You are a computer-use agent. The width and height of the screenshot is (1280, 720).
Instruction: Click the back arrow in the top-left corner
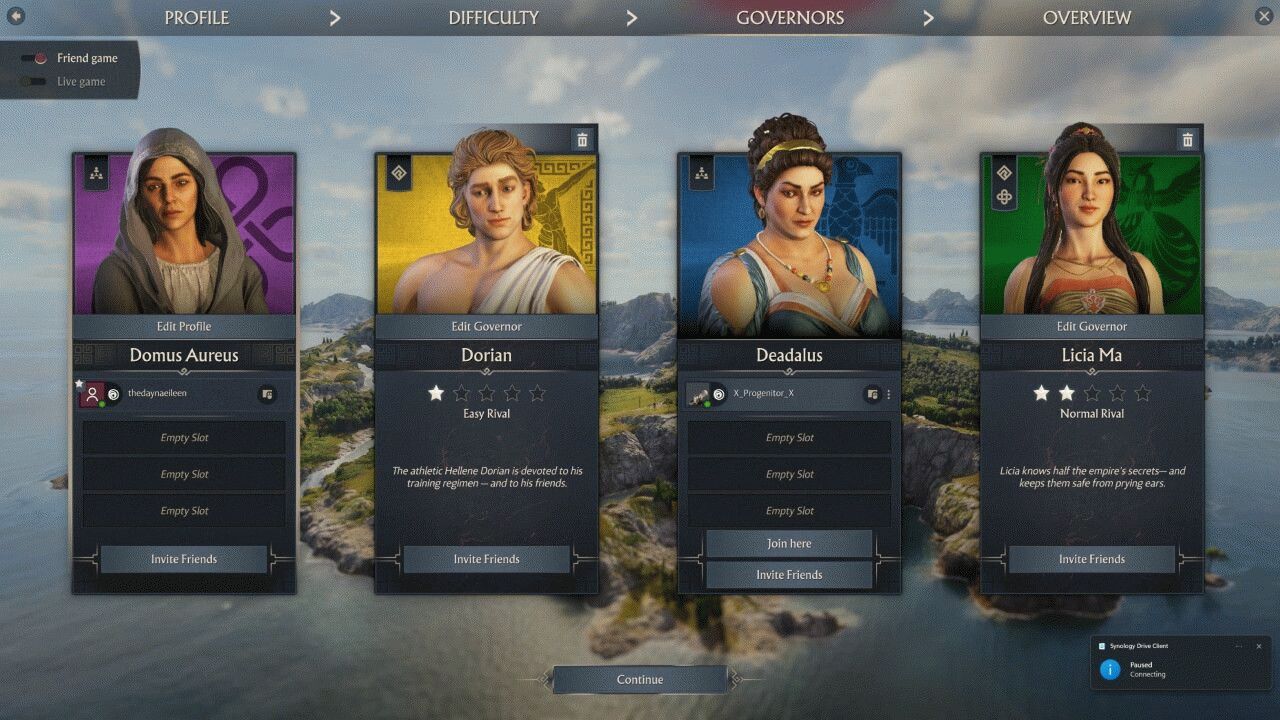click(15, 15)
